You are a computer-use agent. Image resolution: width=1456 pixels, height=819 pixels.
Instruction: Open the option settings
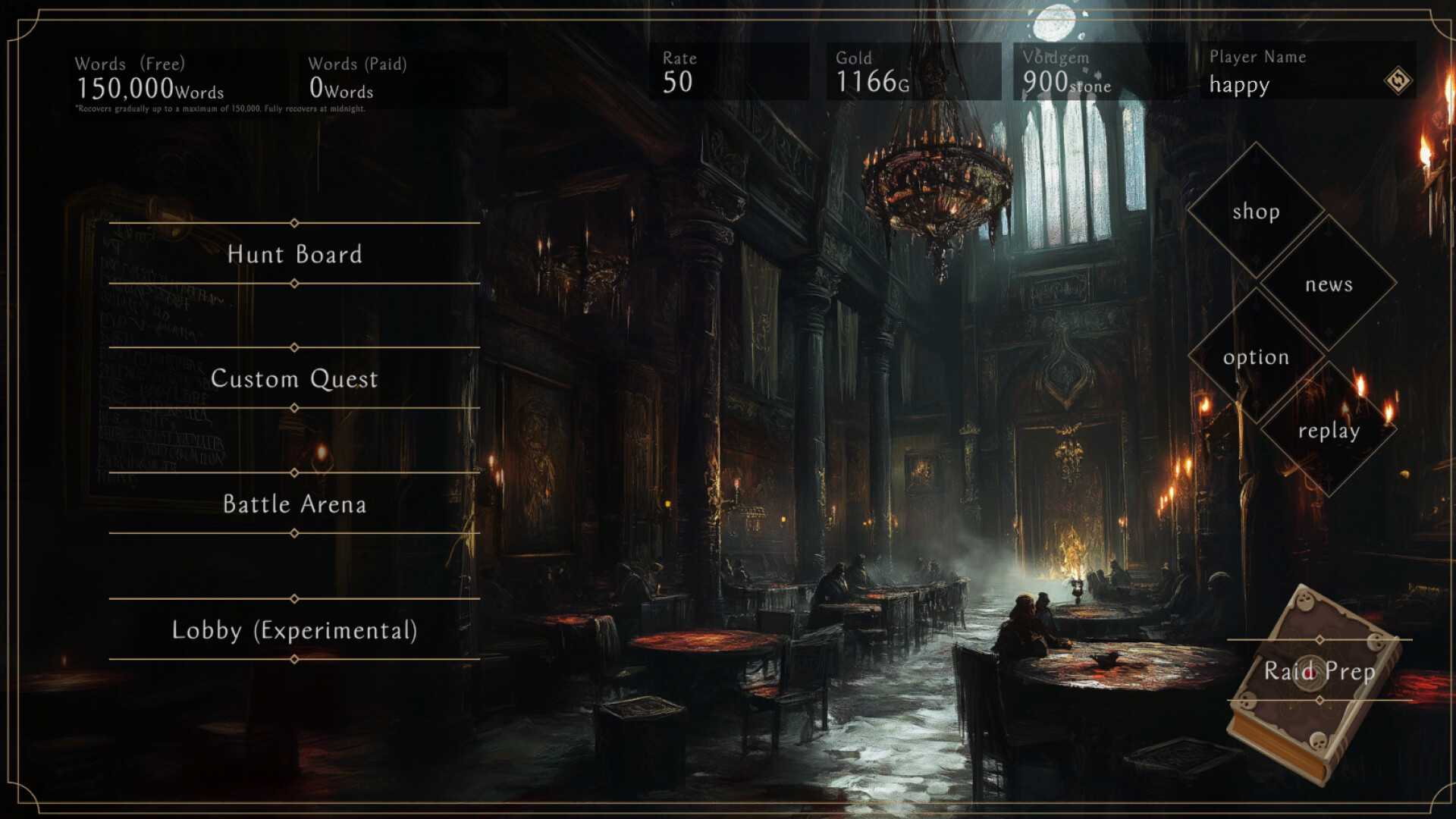click(1256, 357)
